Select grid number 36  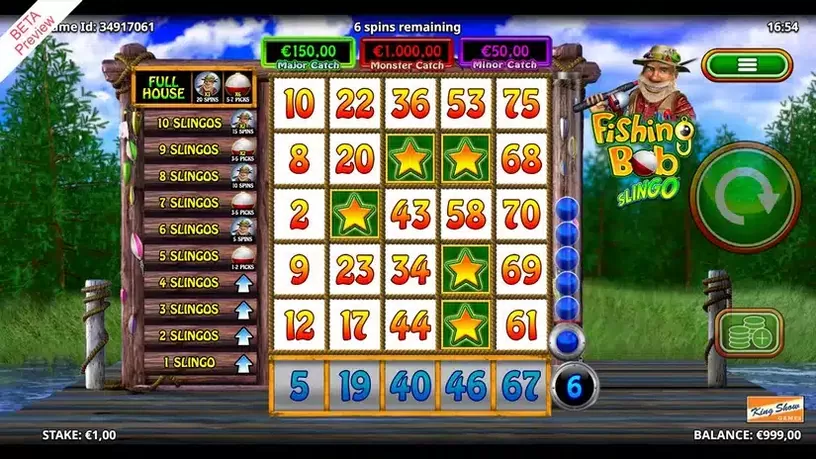[x=408, y=104]
